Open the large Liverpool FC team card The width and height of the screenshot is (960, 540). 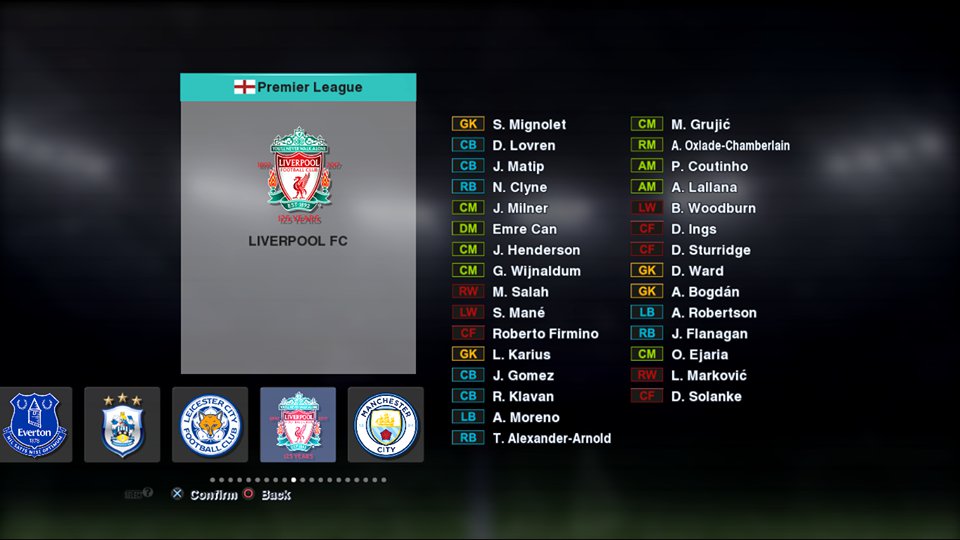pos(298,237)
